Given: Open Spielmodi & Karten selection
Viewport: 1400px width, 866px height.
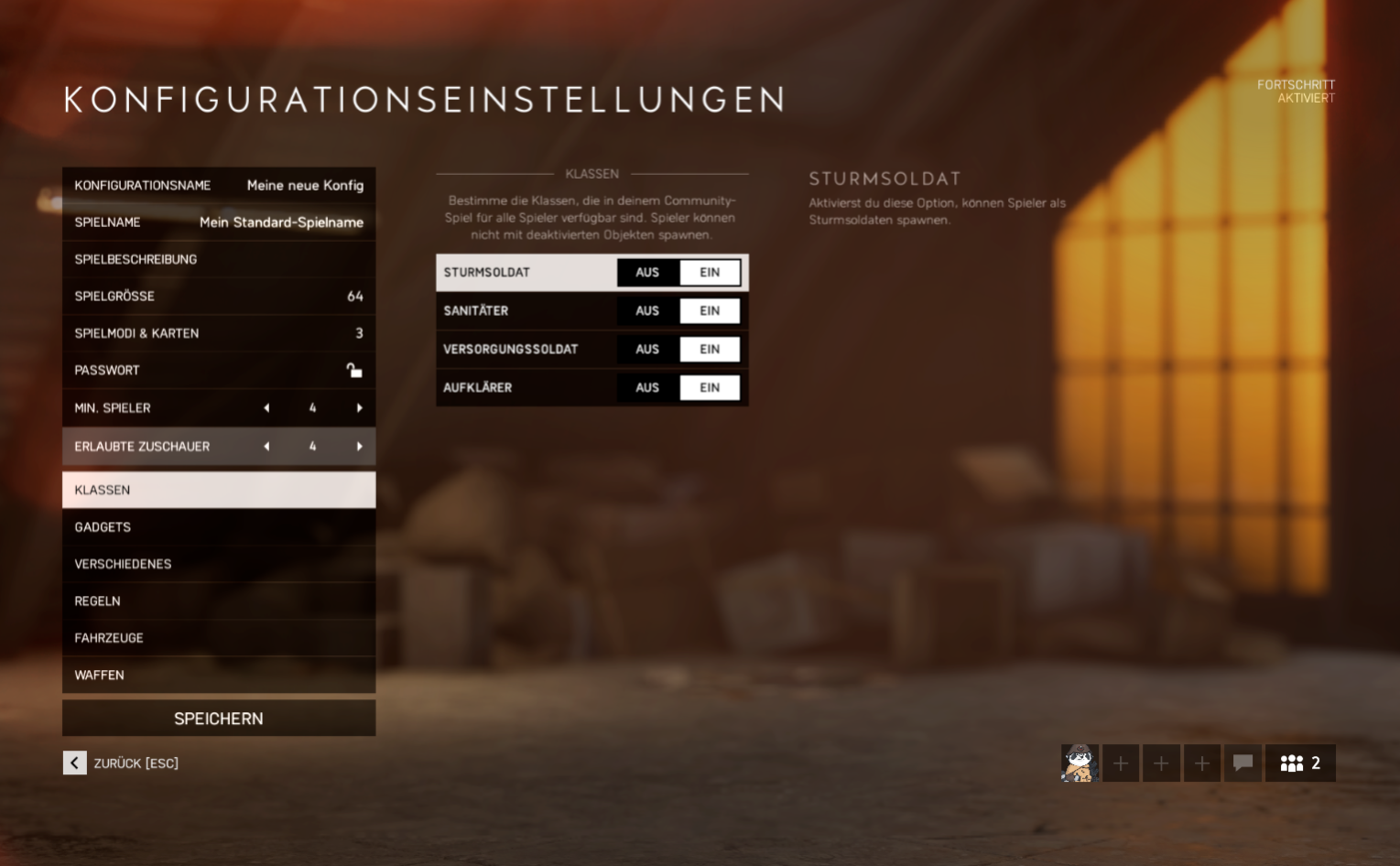Looking at the screenshot, I should [x=218, y=333].
